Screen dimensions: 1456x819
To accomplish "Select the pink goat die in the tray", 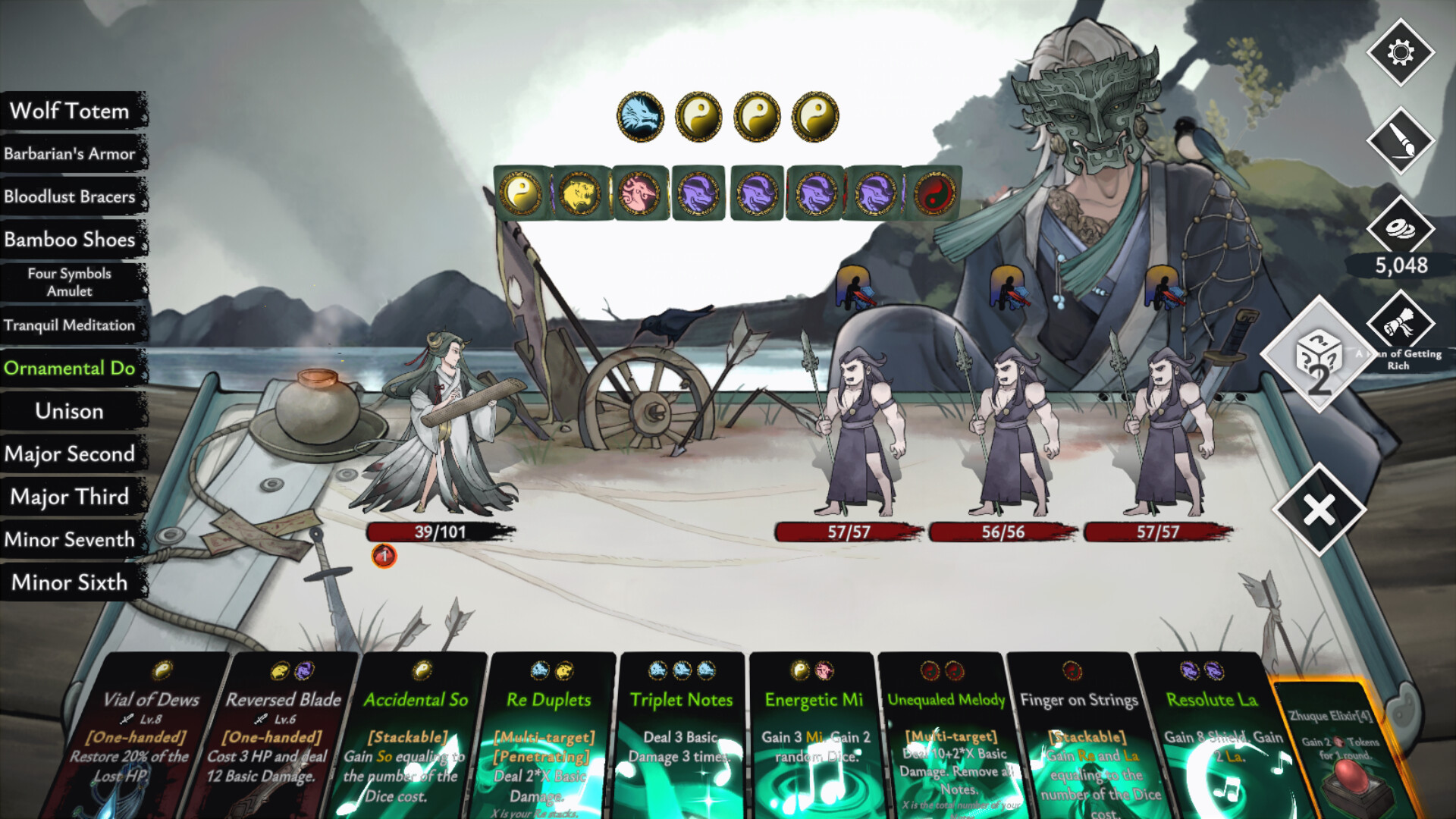I will [641, 193].
